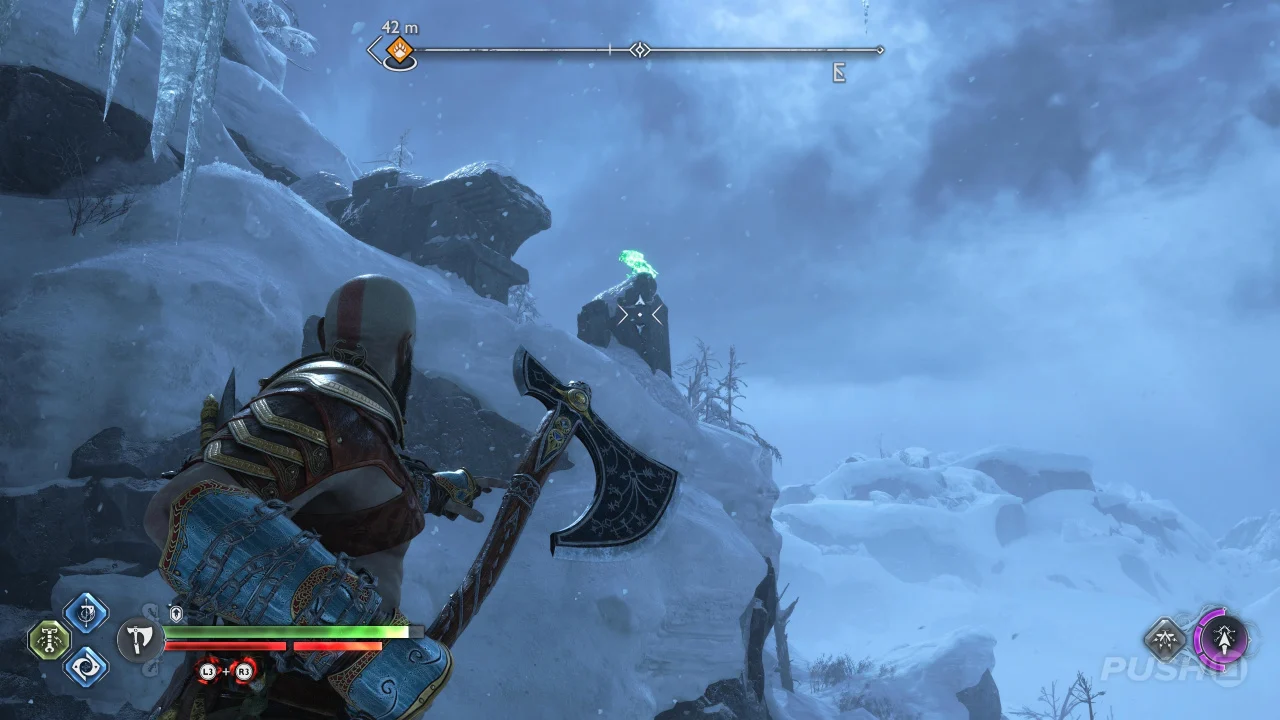
Task: Select the grey diamond companion arrow icon
Action: point(1165,639)
